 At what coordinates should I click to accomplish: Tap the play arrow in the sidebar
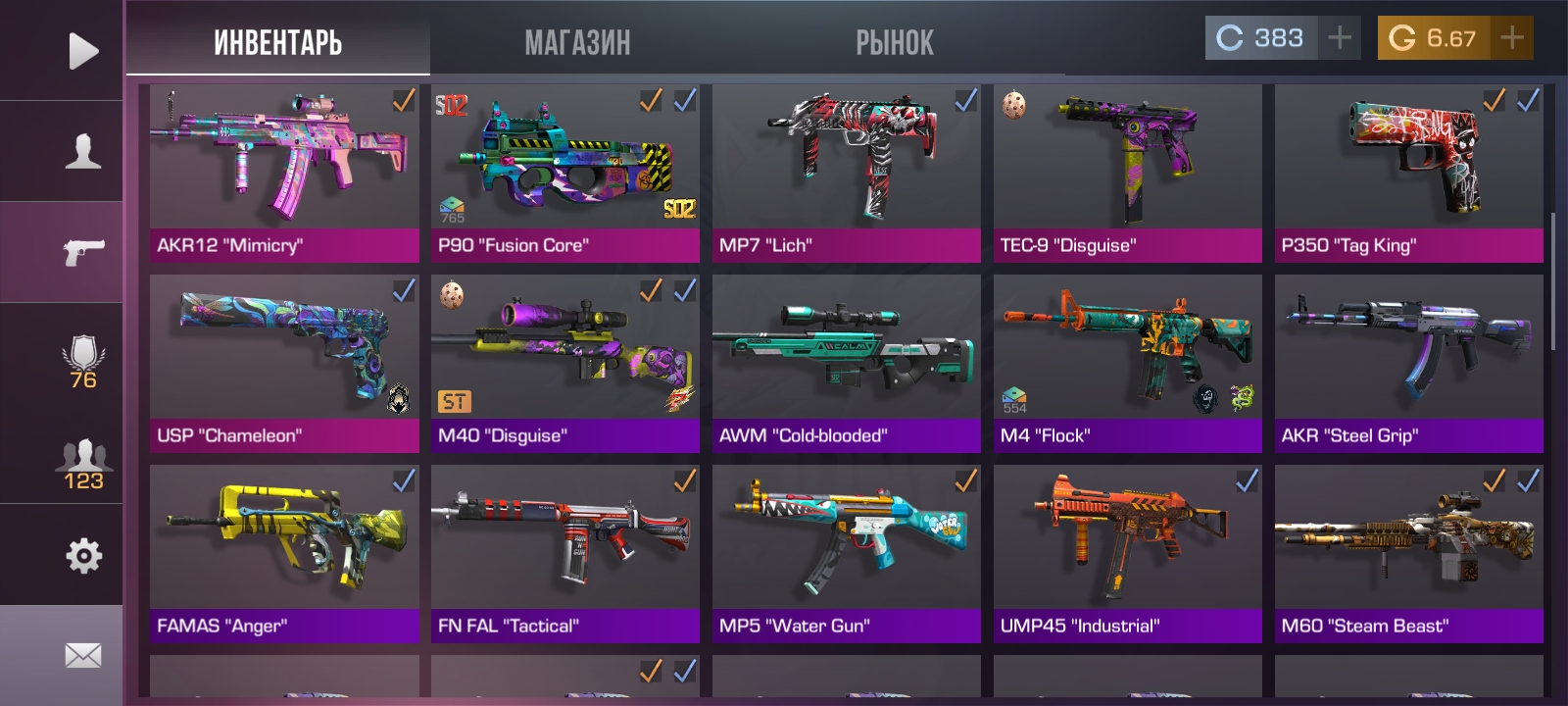(82, 51)
